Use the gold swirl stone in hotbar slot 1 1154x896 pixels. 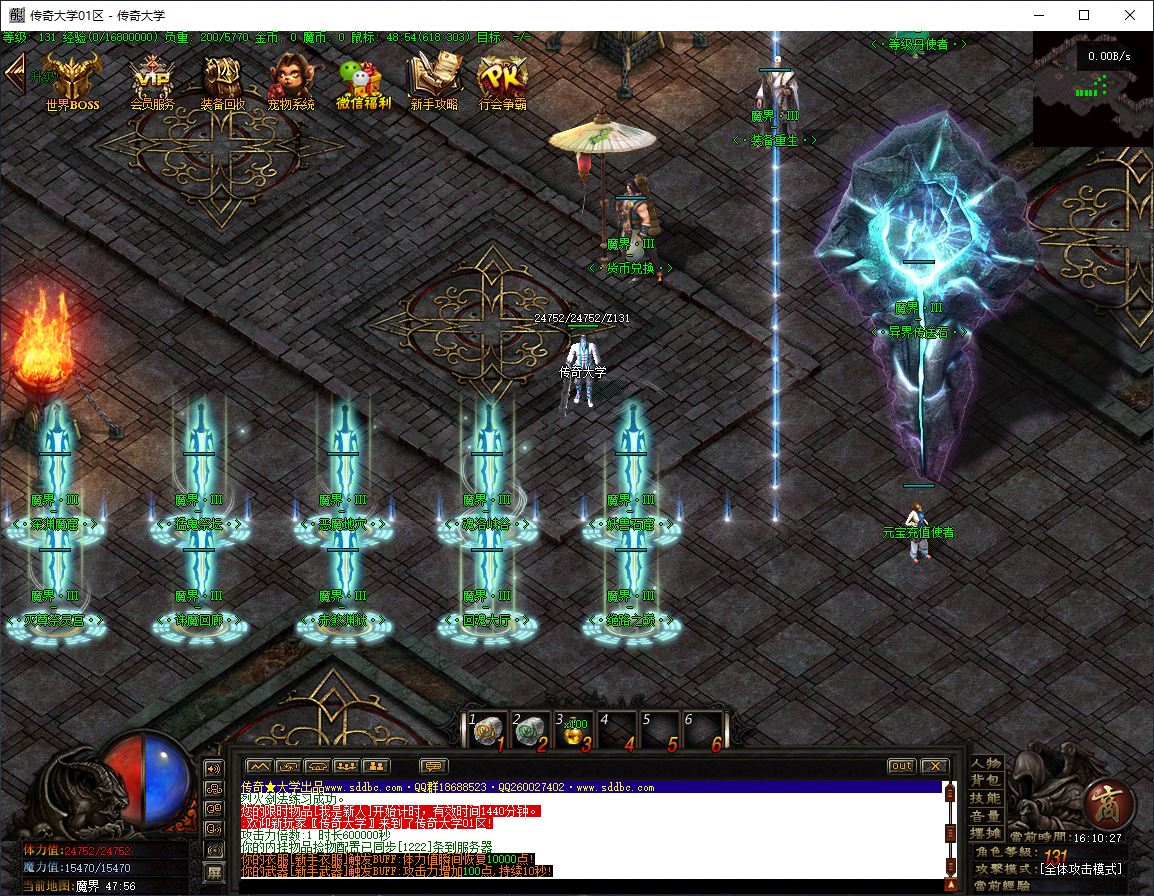tap(487, 732)
